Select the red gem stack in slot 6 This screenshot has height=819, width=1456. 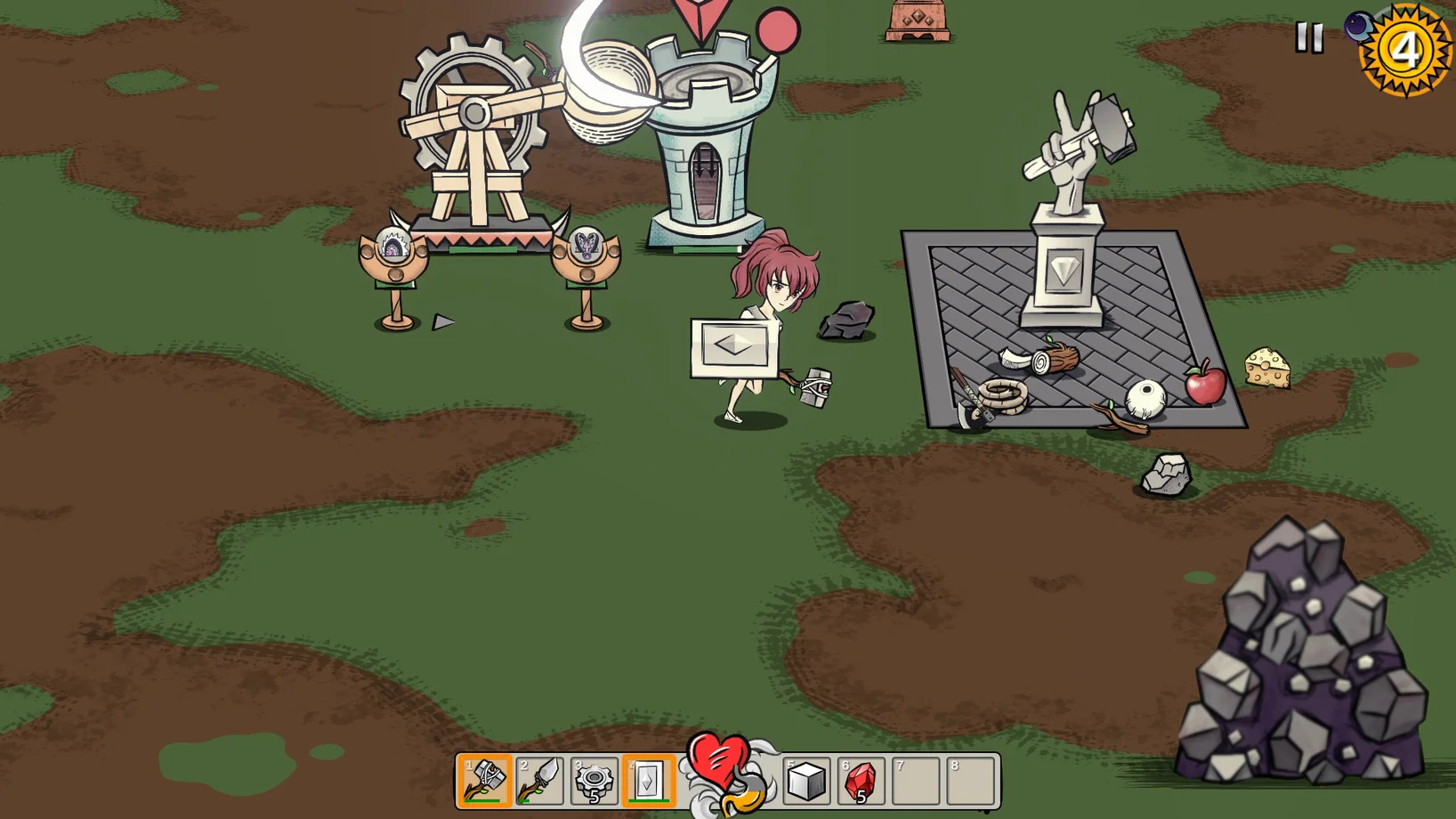tap(861, 781)
